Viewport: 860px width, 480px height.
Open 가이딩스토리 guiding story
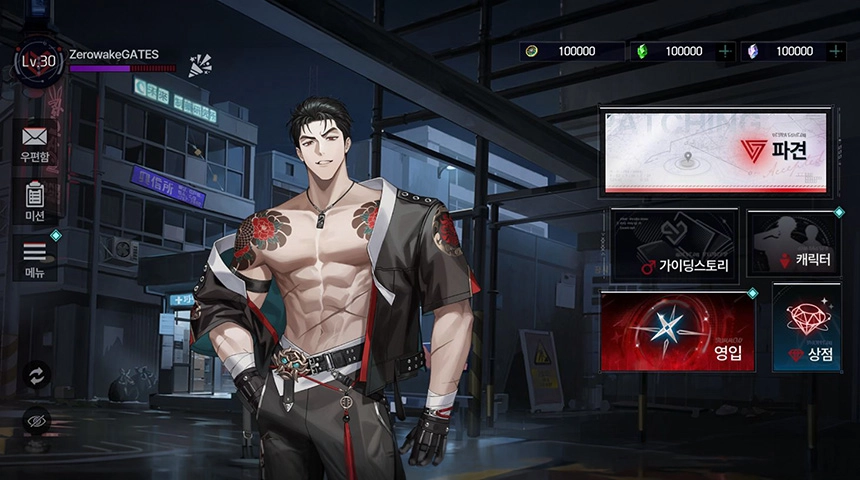[674, 243]
